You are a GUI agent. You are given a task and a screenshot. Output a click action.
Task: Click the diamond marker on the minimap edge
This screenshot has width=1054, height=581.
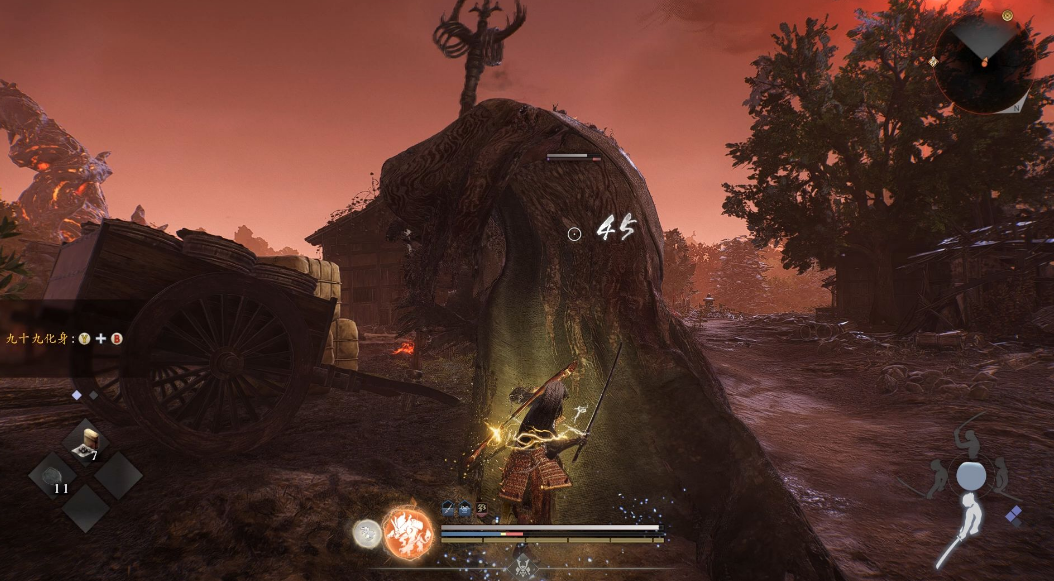tap(933, 62)
